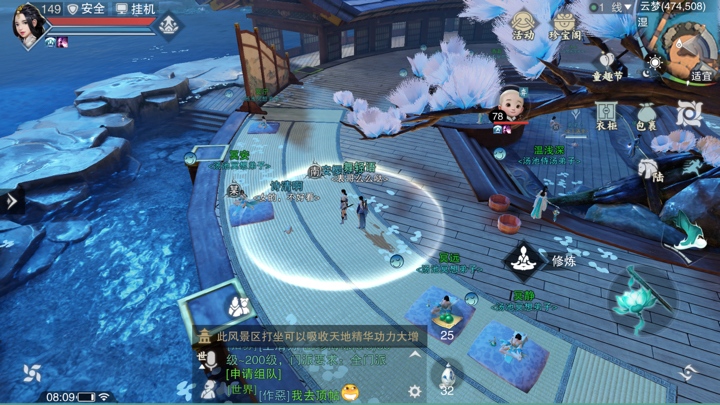The image size is (720, 405).
Task: Start 修炼 meditation practice
Action: 524,261
